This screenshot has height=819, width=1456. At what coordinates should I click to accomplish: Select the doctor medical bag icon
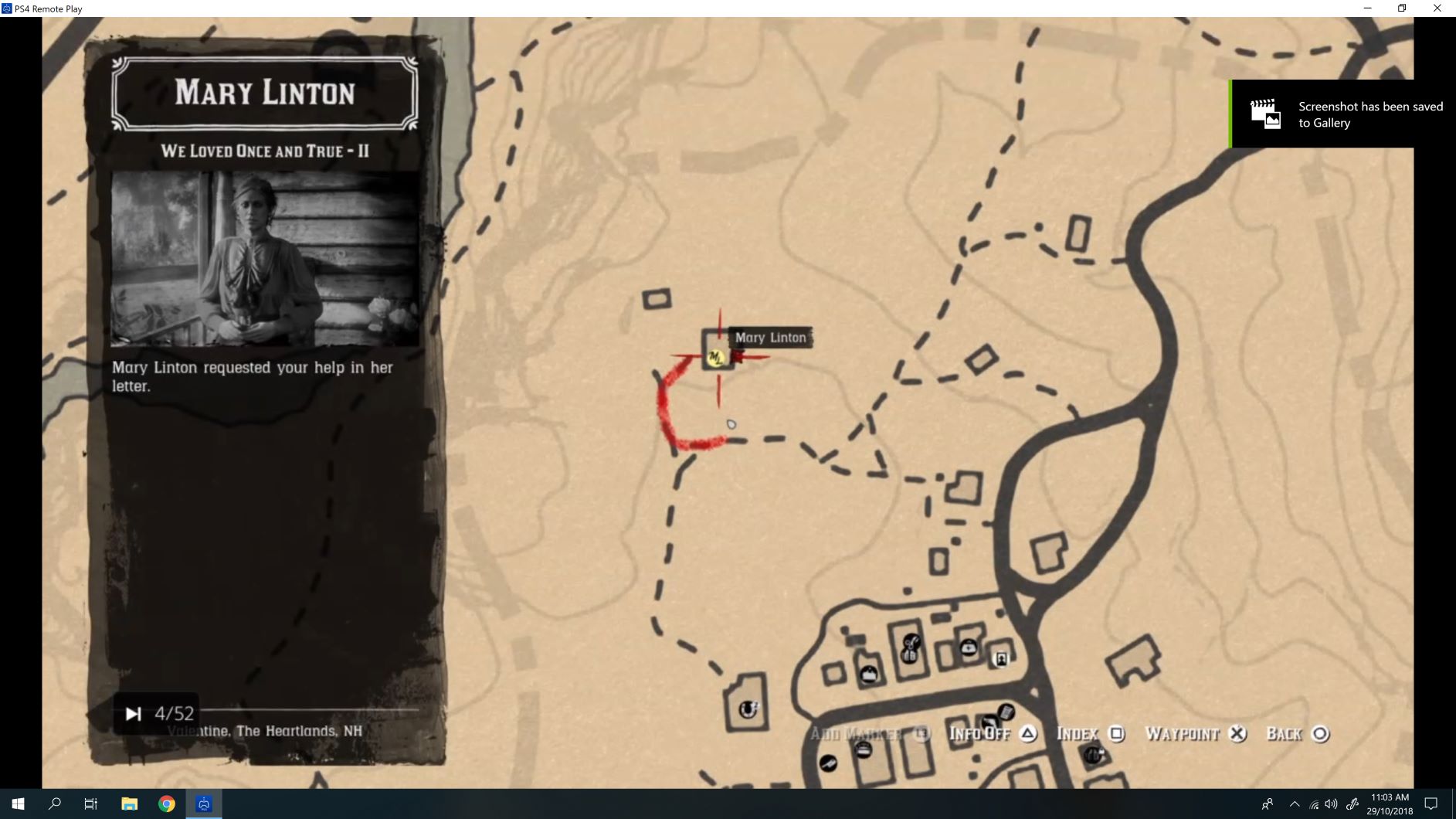click(x=968, y=647)
